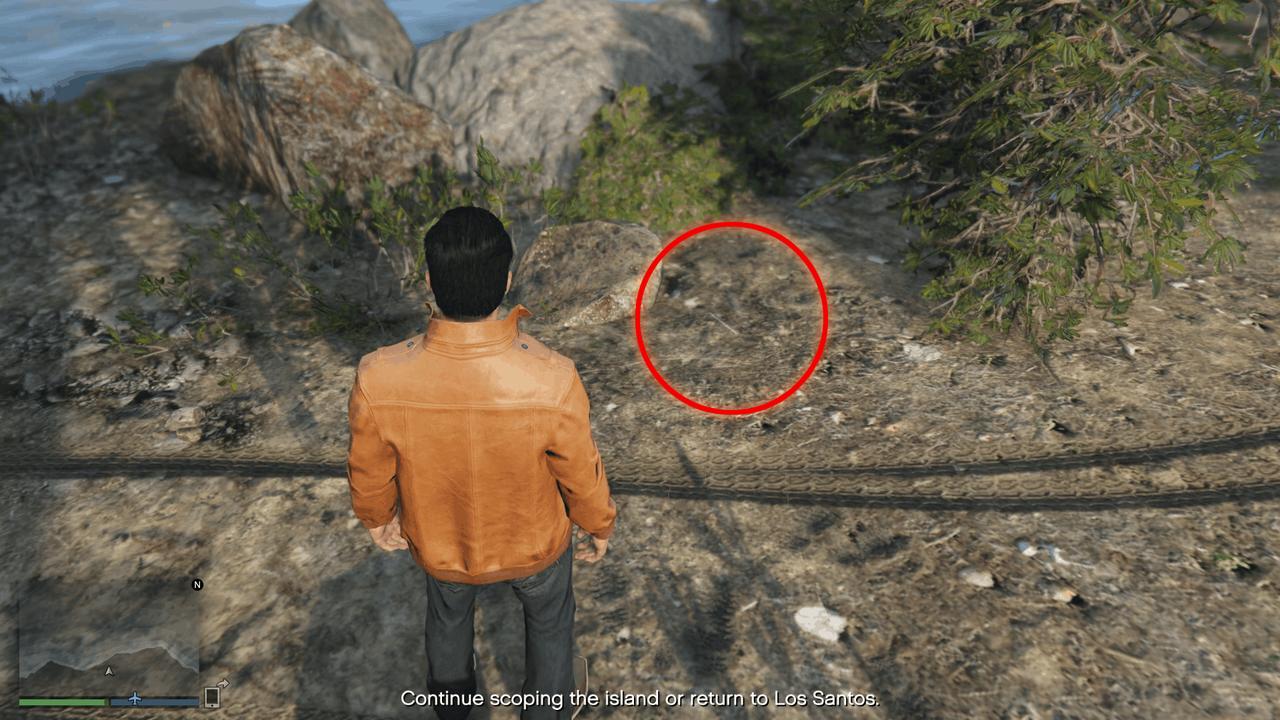Select the phone icon near the minimap
This screenshot has width=1280, height=720.
pyautogui.click(x=210, y=698)
